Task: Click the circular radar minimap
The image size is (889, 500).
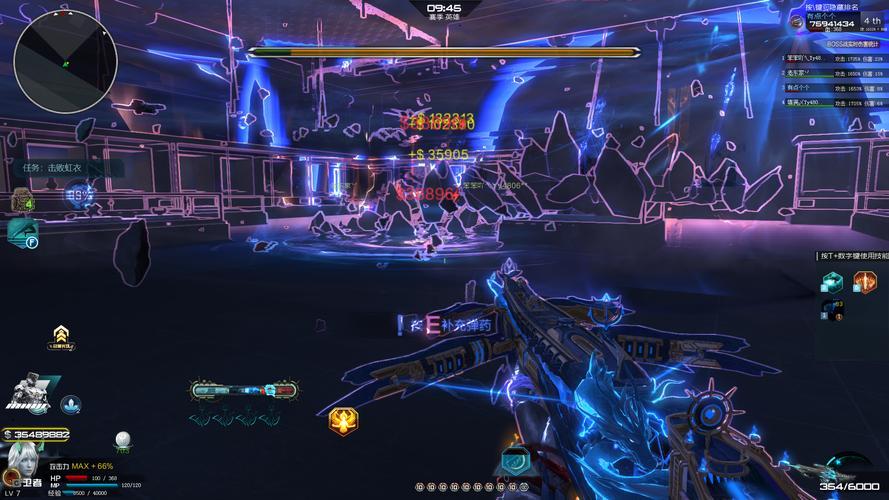Action: 66,57
